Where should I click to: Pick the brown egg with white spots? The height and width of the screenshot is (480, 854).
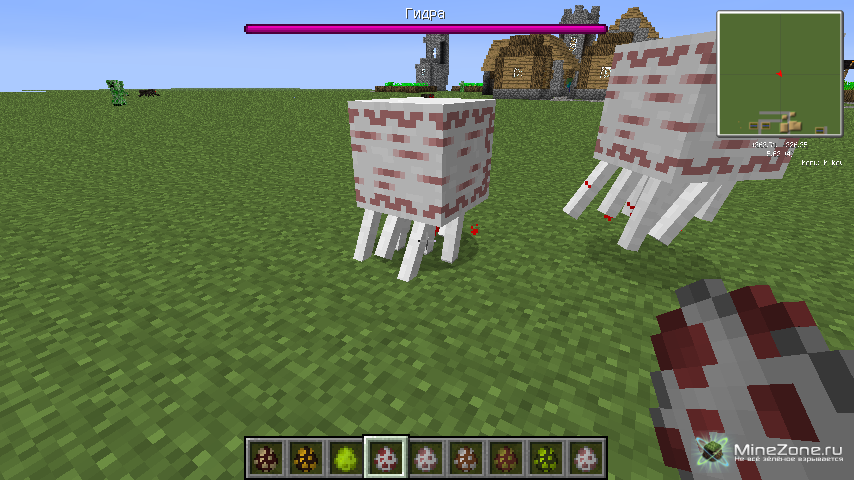(465, 458)
